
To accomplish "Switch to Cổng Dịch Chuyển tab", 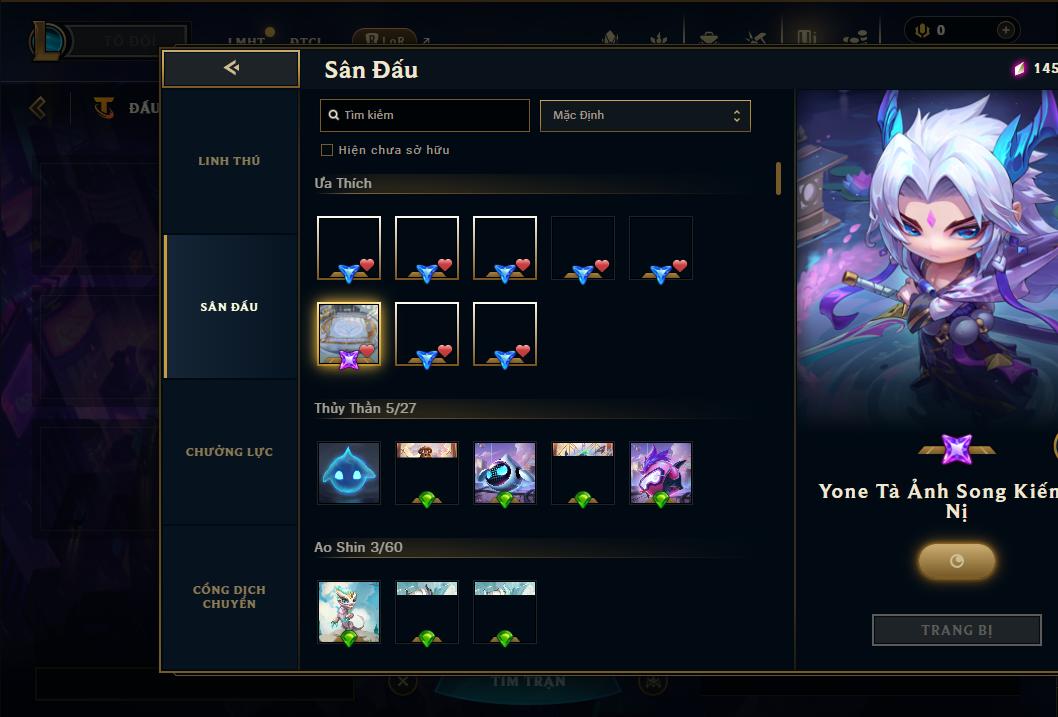I will pos(229,597).
